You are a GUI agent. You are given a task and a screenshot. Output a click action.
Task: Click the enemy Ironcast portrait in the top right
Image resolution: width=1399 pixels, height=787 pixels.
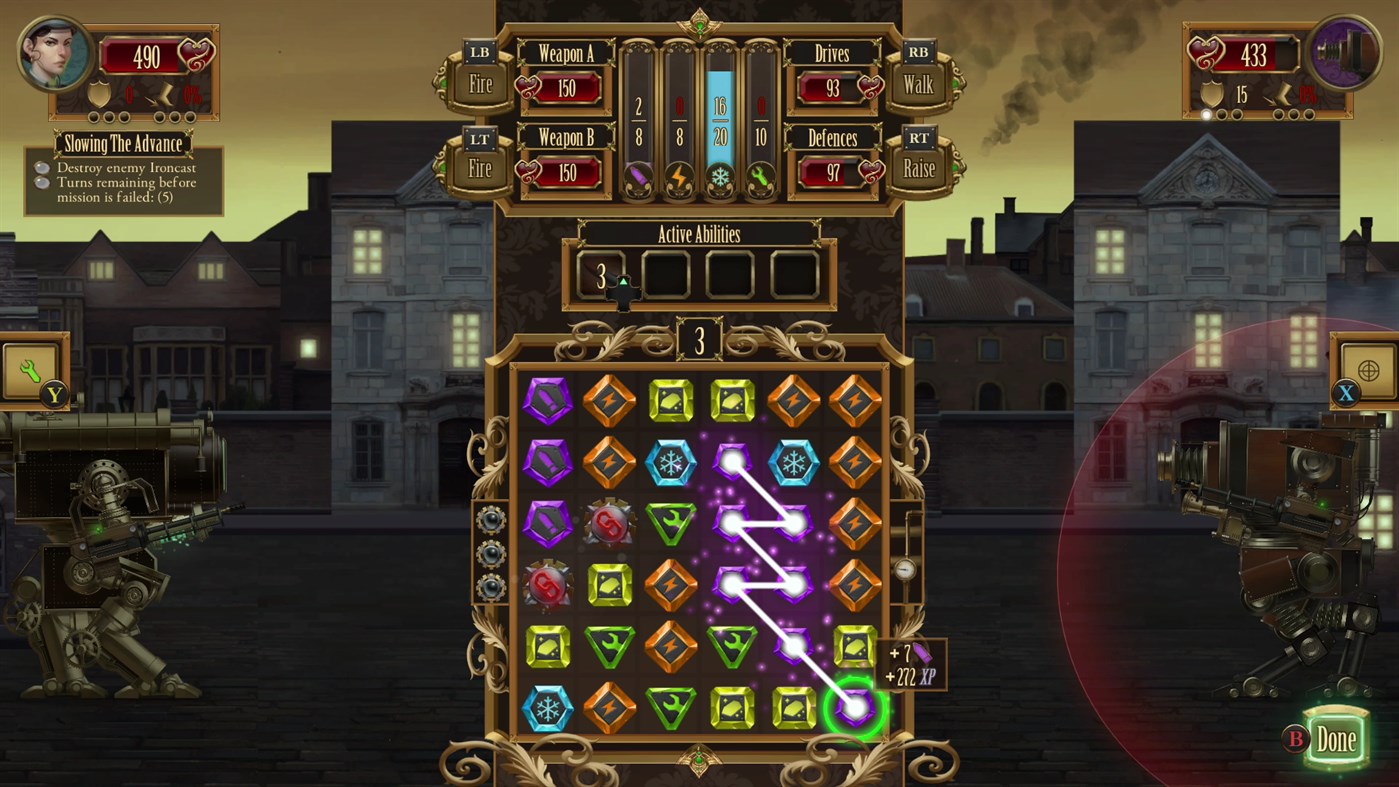point(1342,55)
